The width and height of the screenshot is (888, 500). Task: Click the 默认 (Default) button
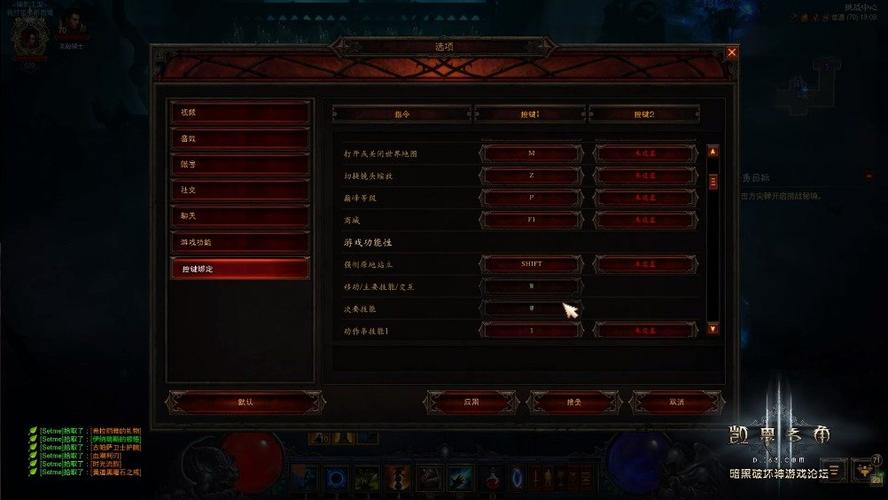tap(245, 402)
